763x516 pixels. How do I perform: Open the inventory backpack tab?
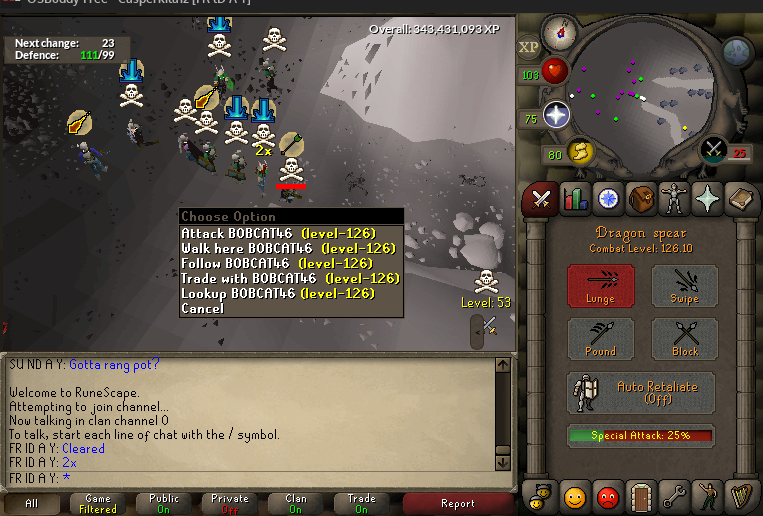tap(641, 198)
